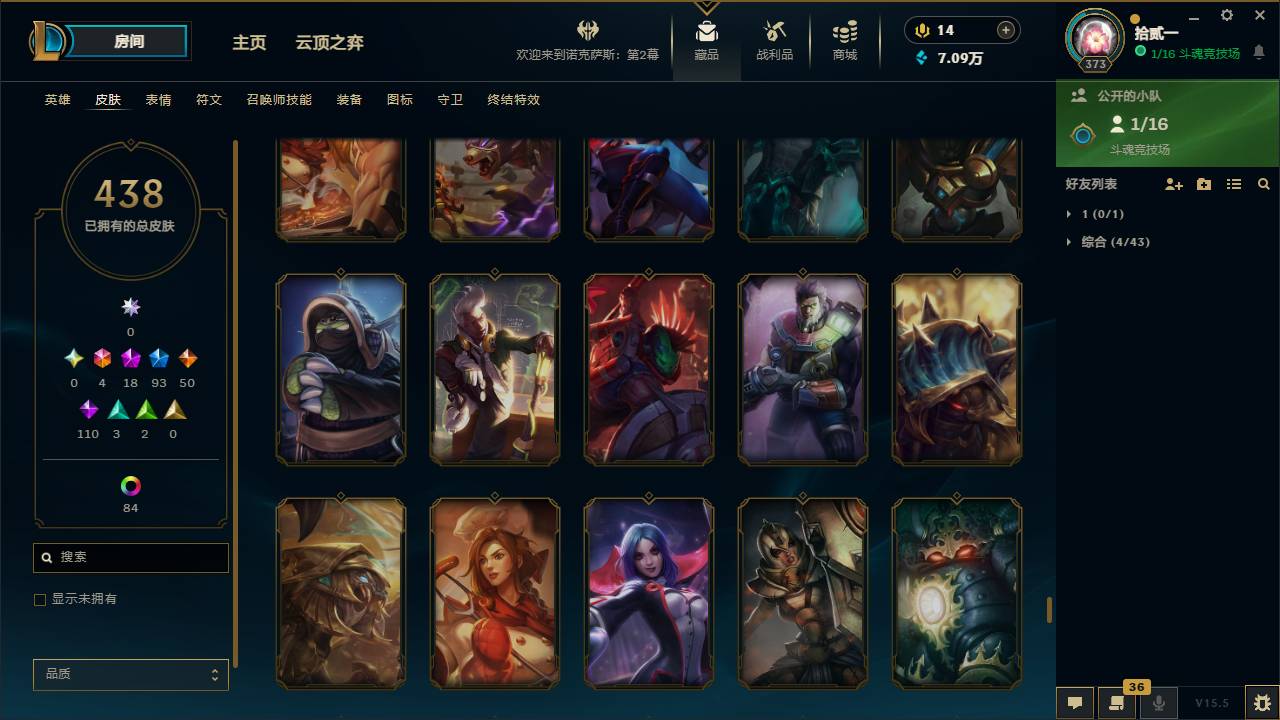Screen dimensions: 1280x720
Task: Open the 战利品 (Loot) icon
Action: coord(775,33)
